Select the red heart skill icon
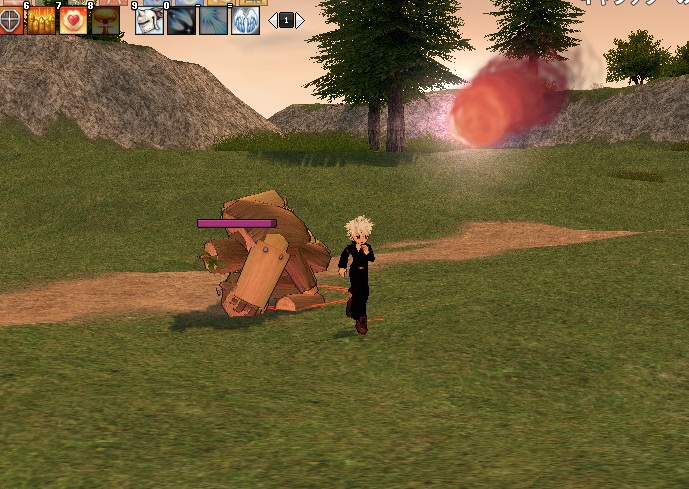689x489 pixels. point(73,21)
